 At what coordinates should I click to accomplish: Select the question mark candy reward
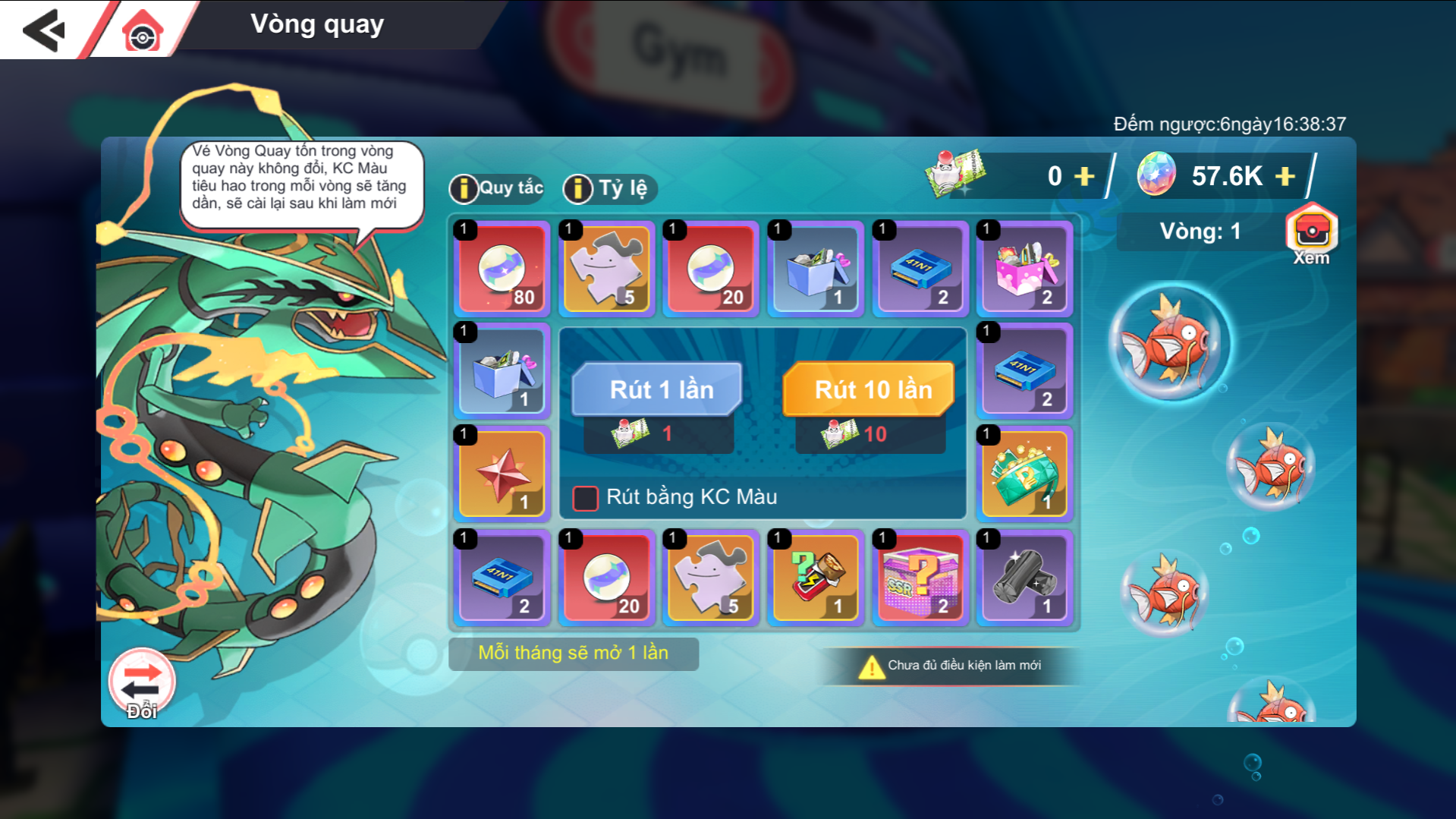816,578
